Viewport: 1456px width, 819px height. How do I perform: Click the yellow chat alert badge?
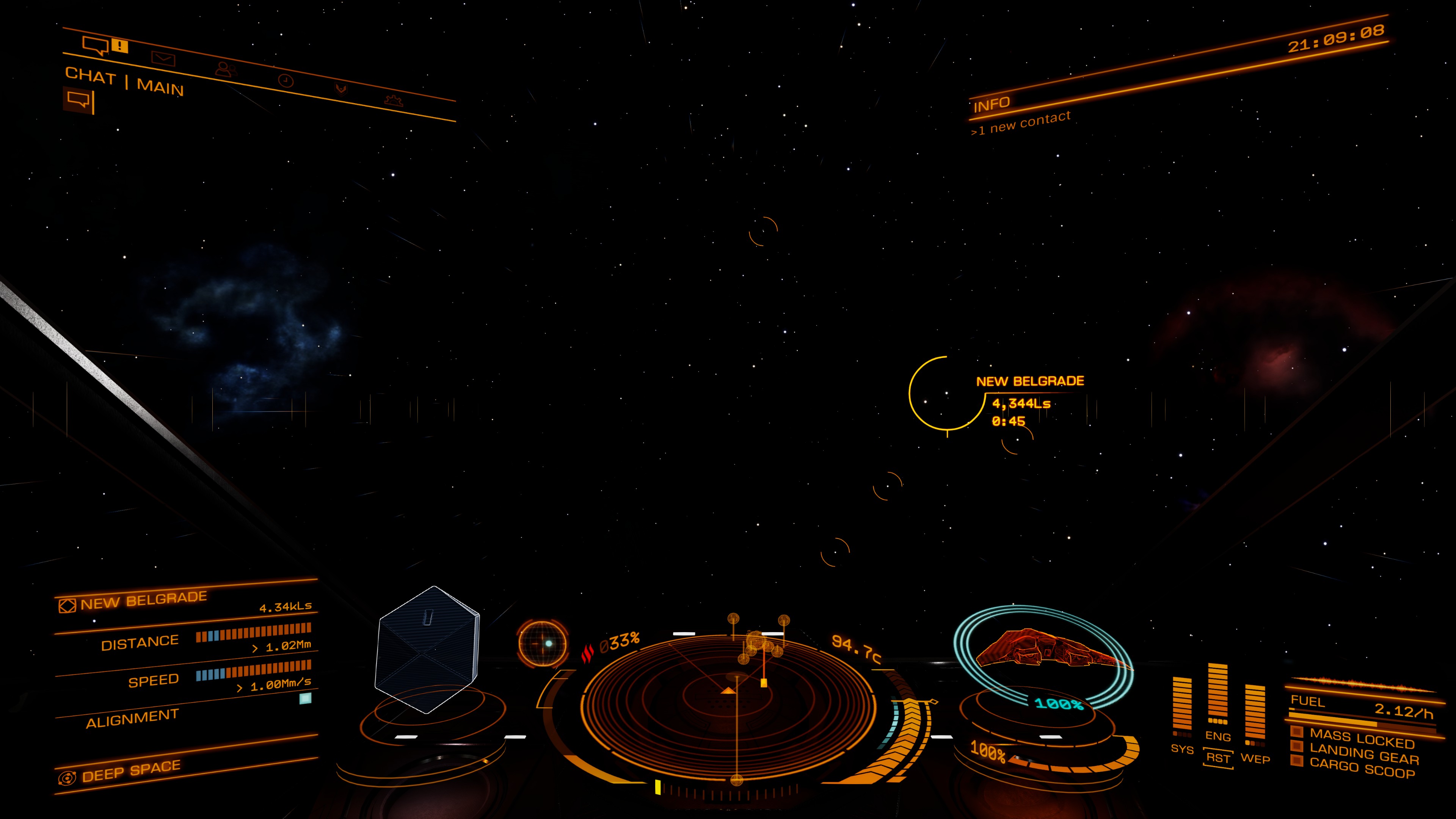click(120, 45)
